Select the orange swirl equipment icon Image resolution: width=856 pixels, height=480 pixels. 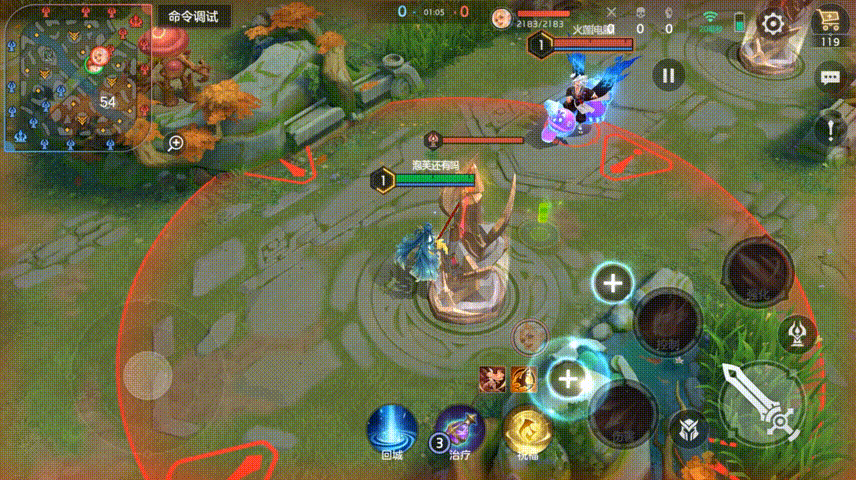click(525, 378)
